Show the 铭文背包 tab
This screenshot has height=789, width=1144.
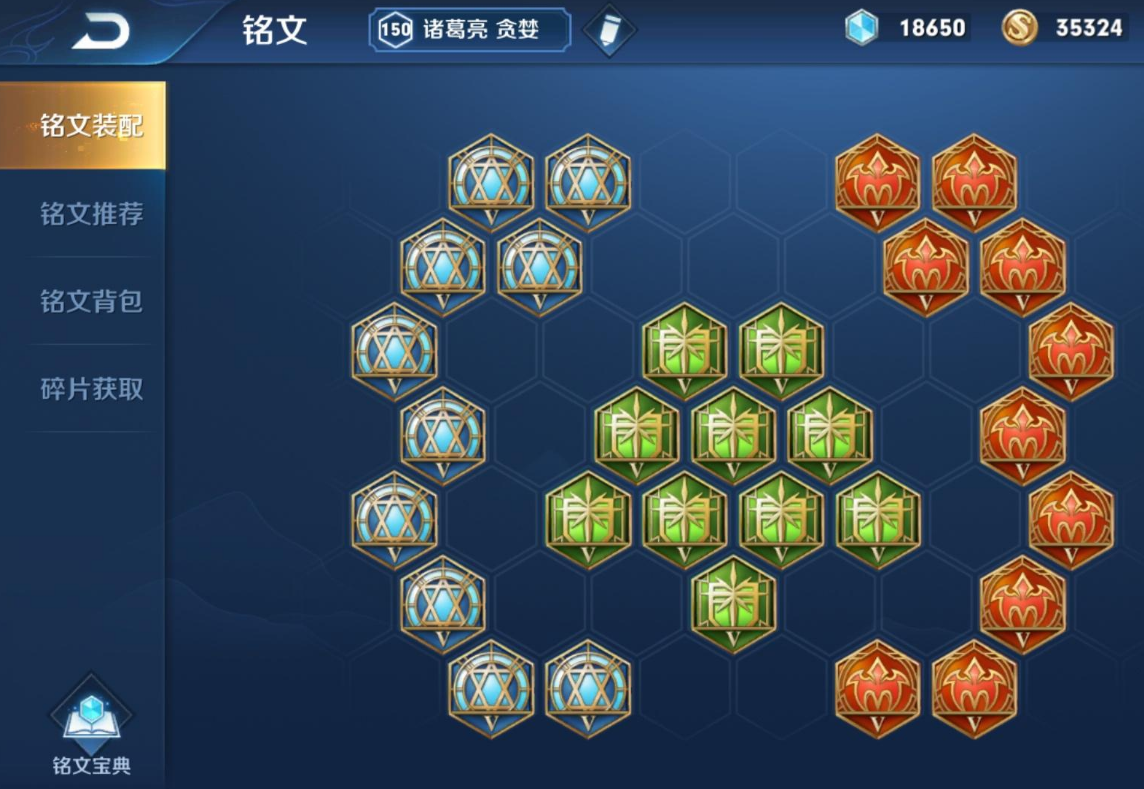tap(91, 301)
